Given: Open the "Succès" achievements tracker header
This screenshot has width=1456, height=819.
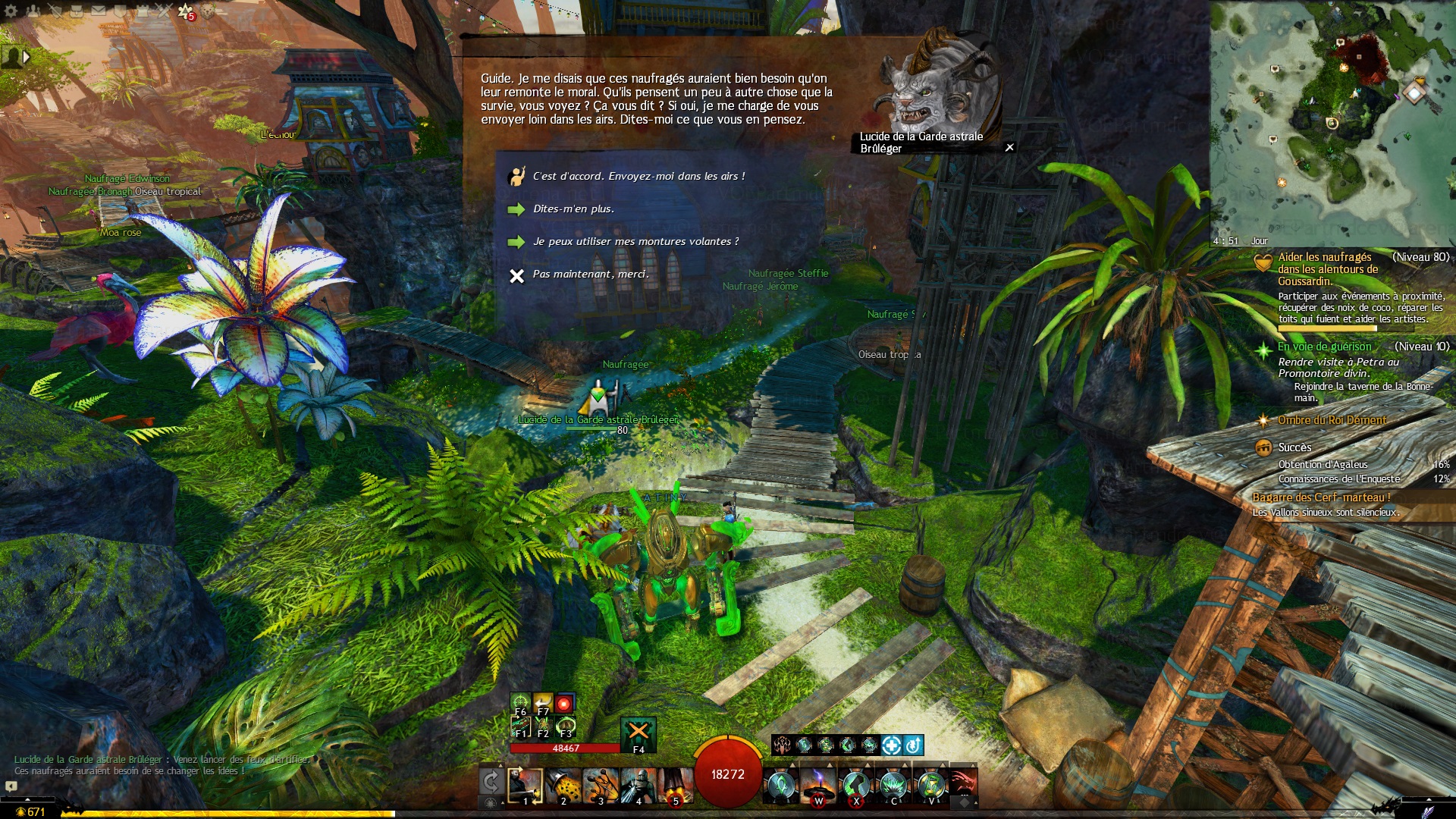Looking at the screenshot, I should pyautogui.click(x=1294, y=448).
